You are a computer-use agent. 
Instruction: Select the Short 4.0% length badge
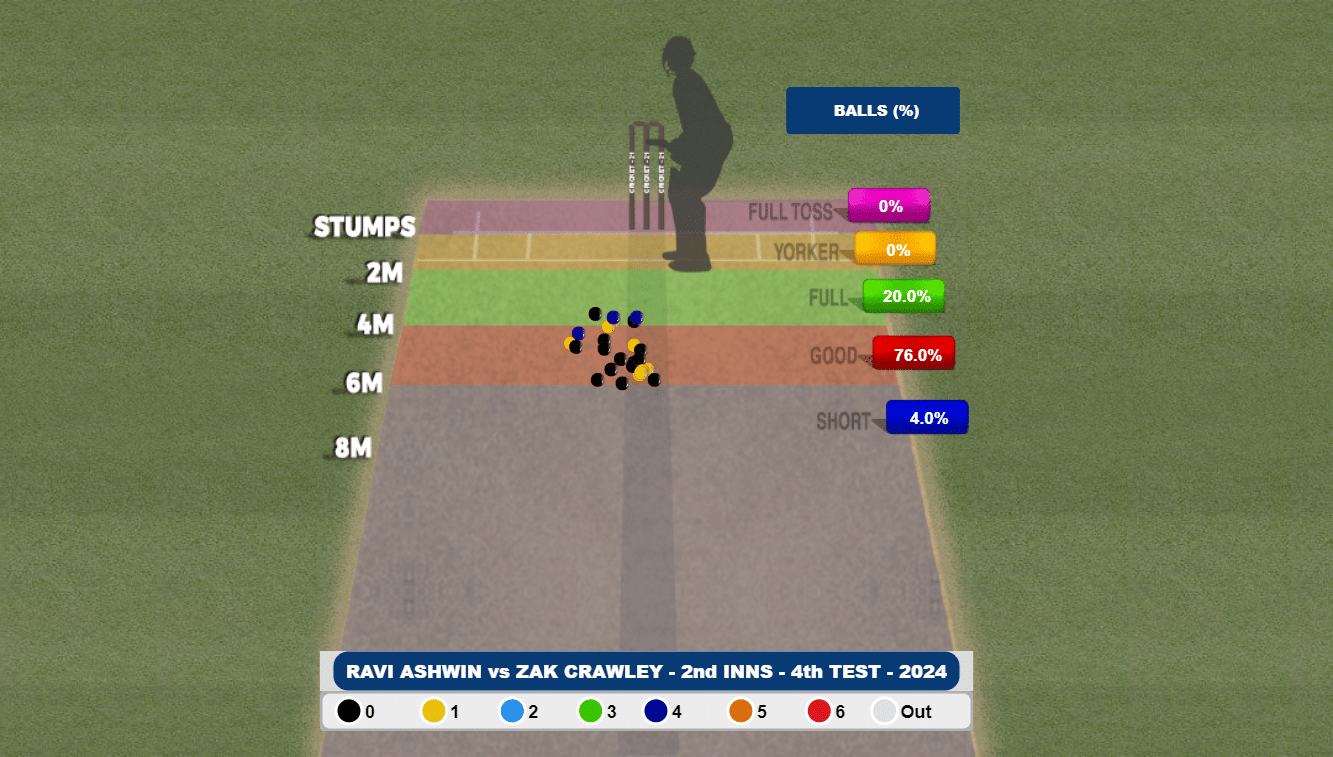pyautogui.click(x=927, y=418)
